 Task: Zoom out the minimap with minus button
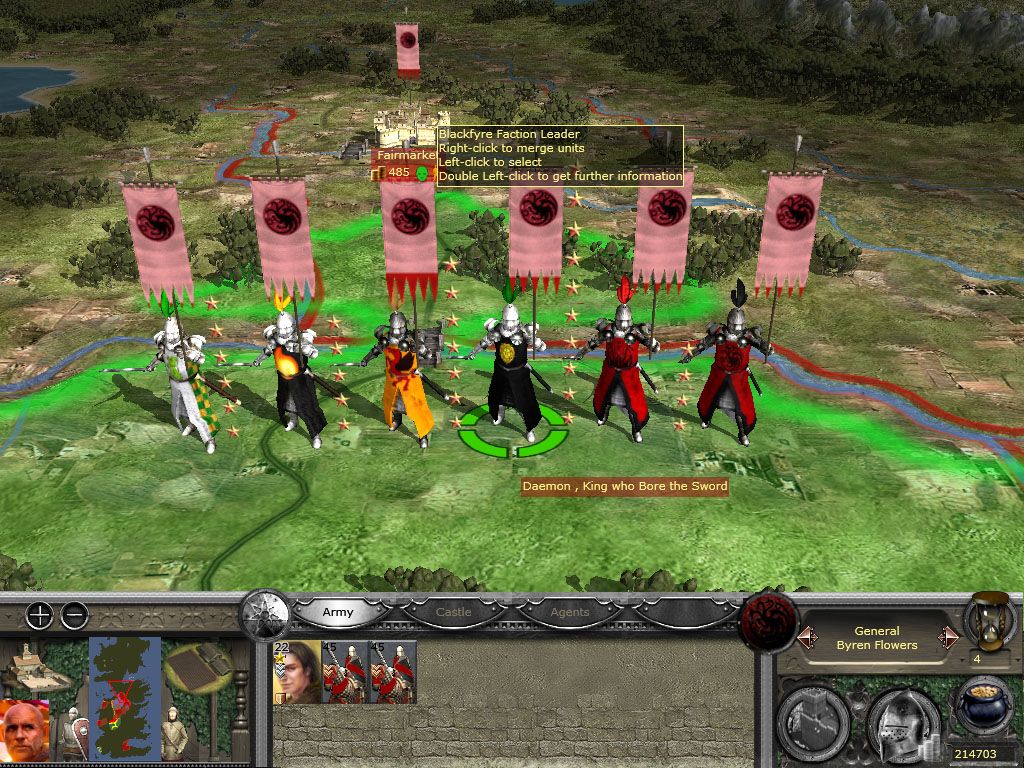pyautogui.click(x=74, y=616)
